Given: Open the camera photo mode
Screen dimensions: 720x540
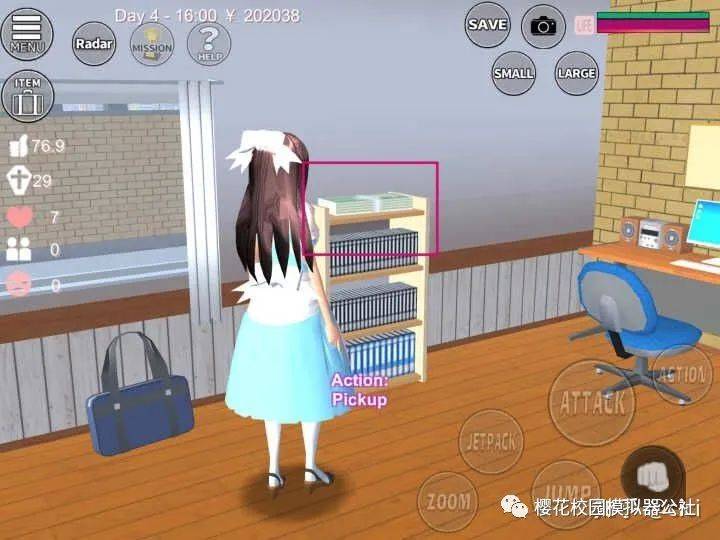Looking at the screenshot, I should pos(543,26).
